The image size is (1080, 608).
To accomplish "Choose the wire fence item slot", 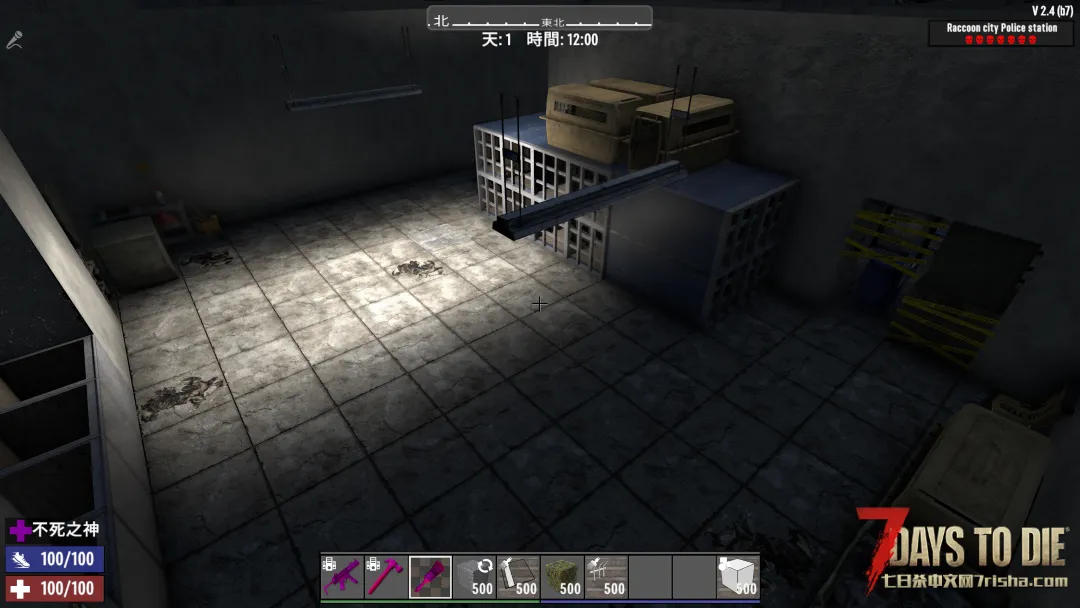I will [x=606, y=577].
